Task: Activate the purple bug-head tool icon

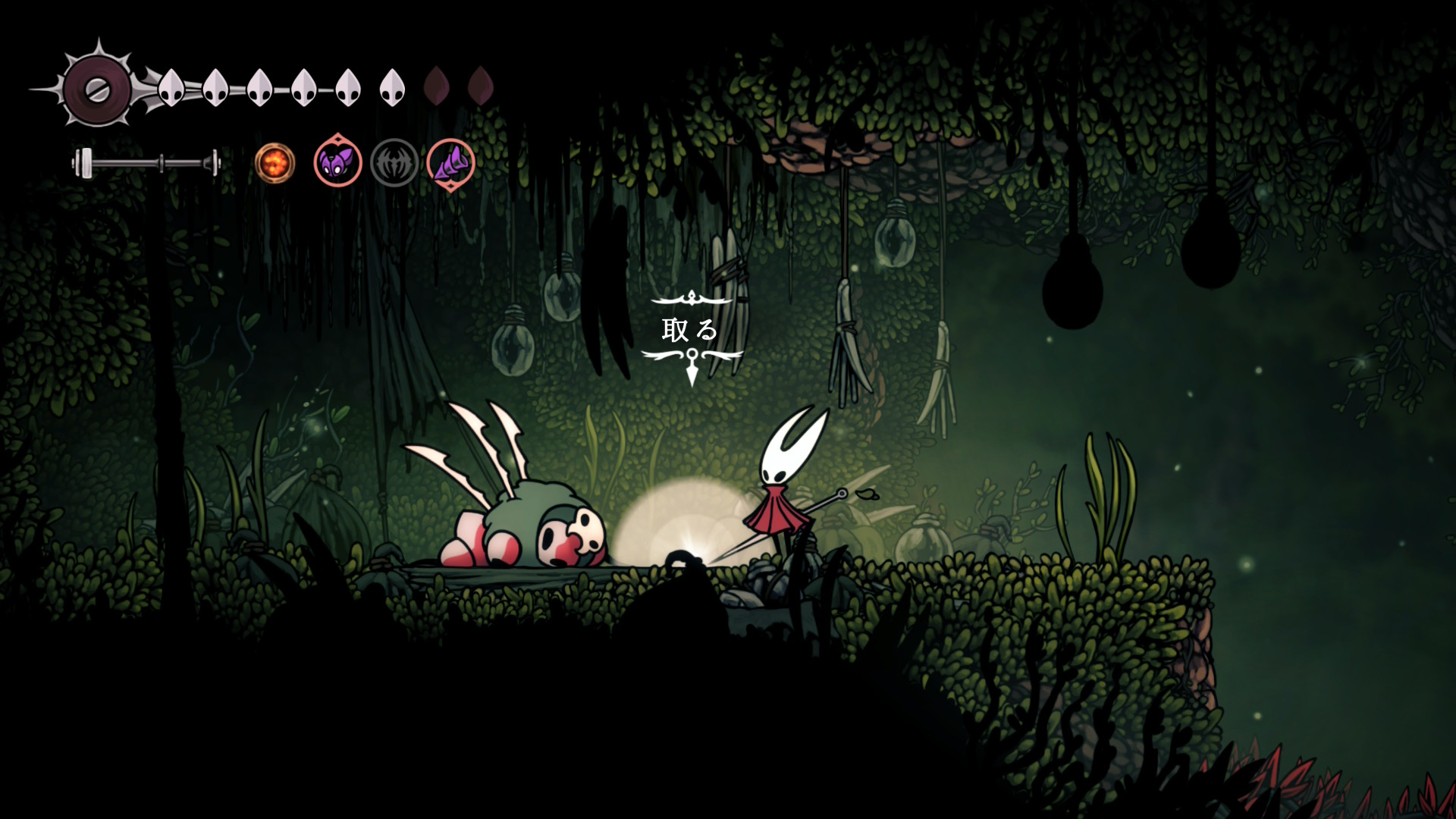Action: [337, 162]
